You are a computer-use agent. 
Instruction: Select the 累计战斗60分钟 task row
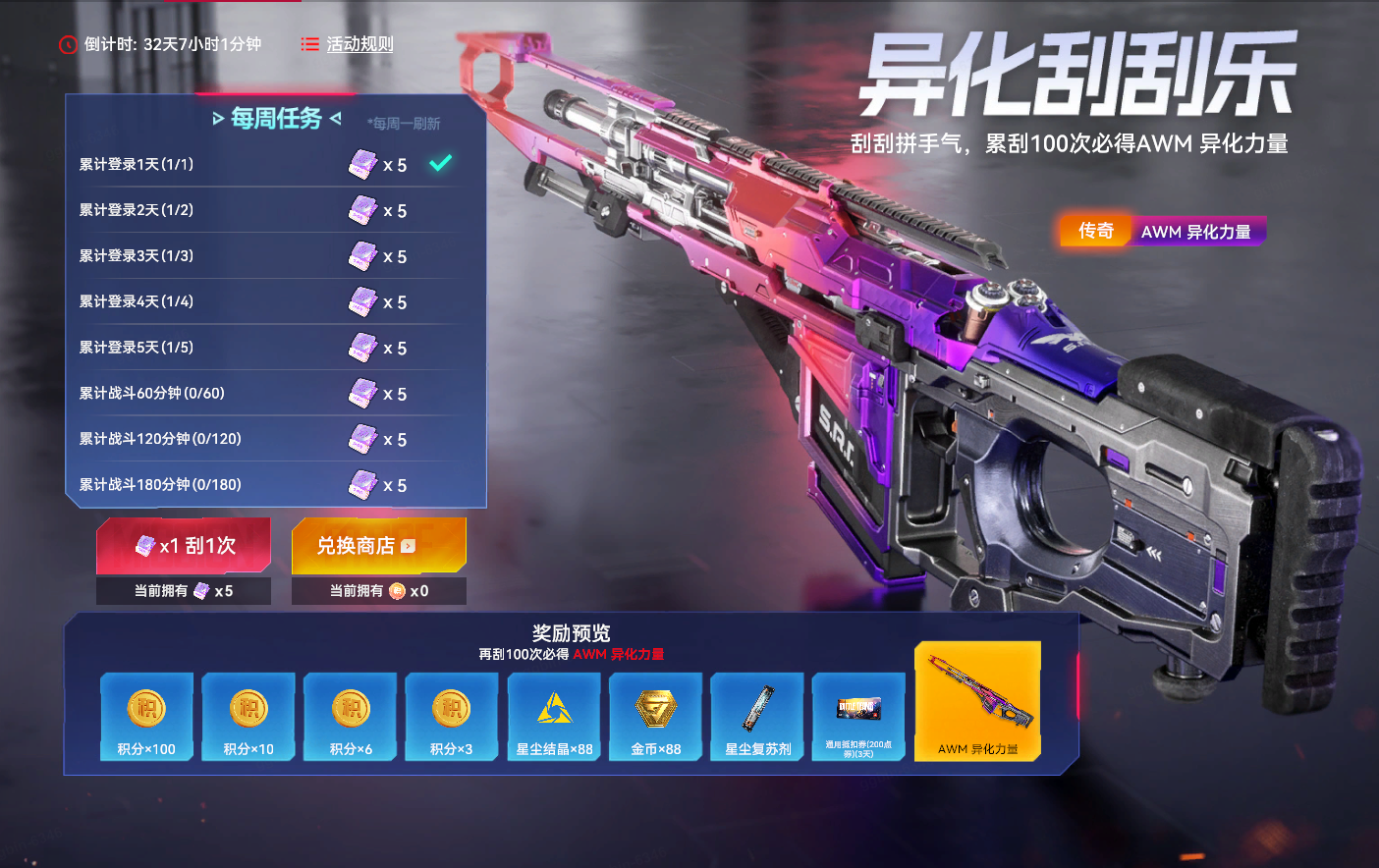click(265, 394)
